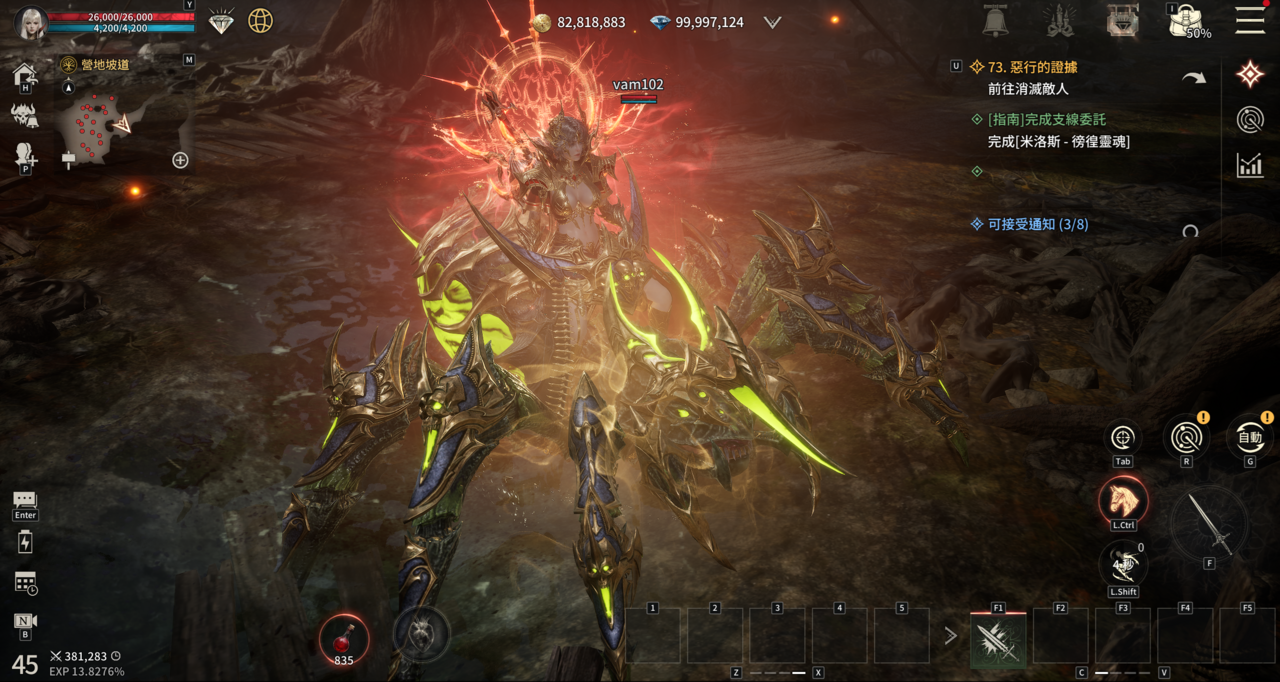The width and height of the screenshot is (1280, 682).
Task: Click the minimap zoom plus button
Action: tap(180, 160)
